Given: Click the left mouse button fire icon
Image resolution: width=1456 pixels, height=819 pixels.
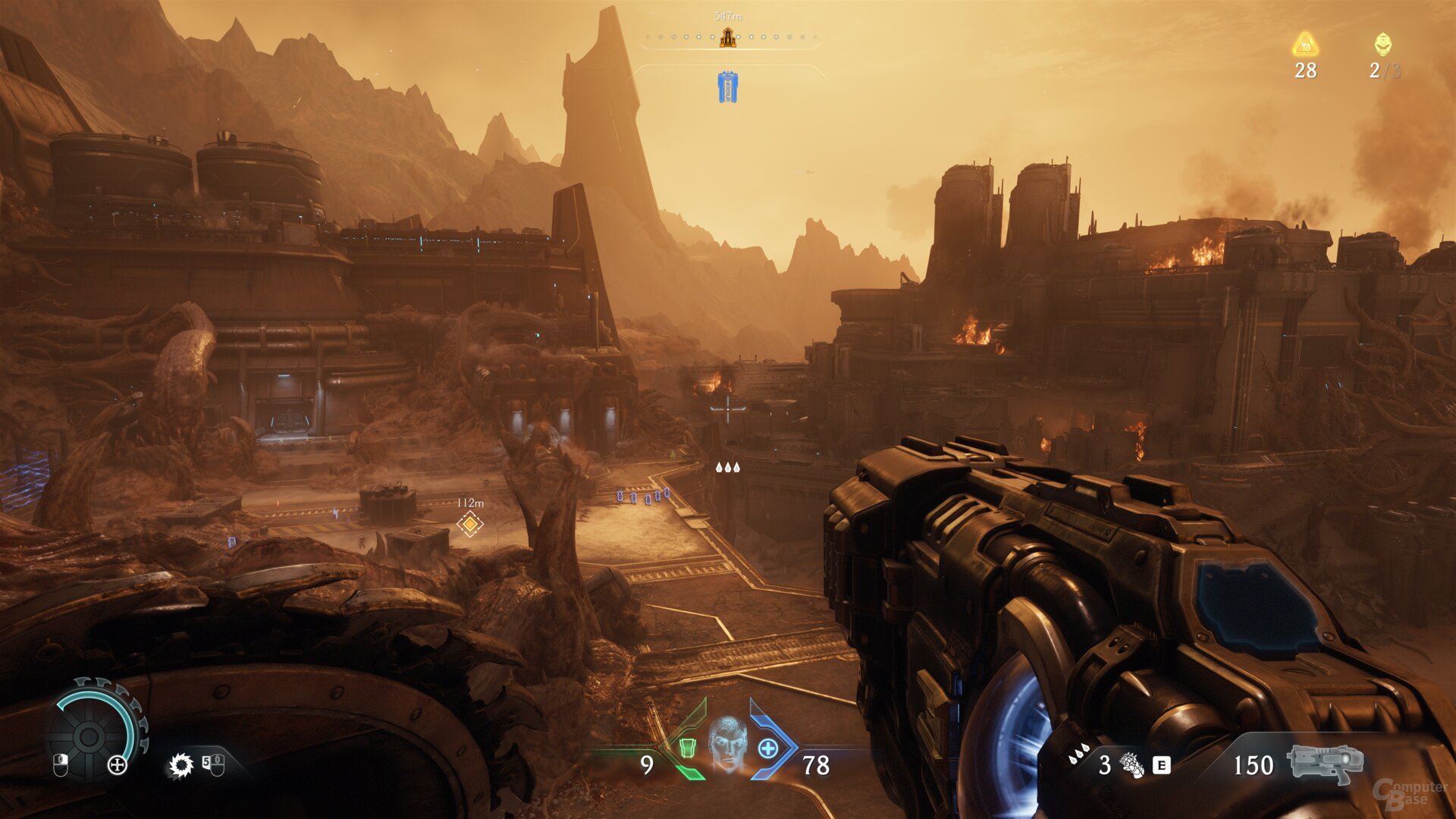Looking at the screenshot, I should 61,765.
